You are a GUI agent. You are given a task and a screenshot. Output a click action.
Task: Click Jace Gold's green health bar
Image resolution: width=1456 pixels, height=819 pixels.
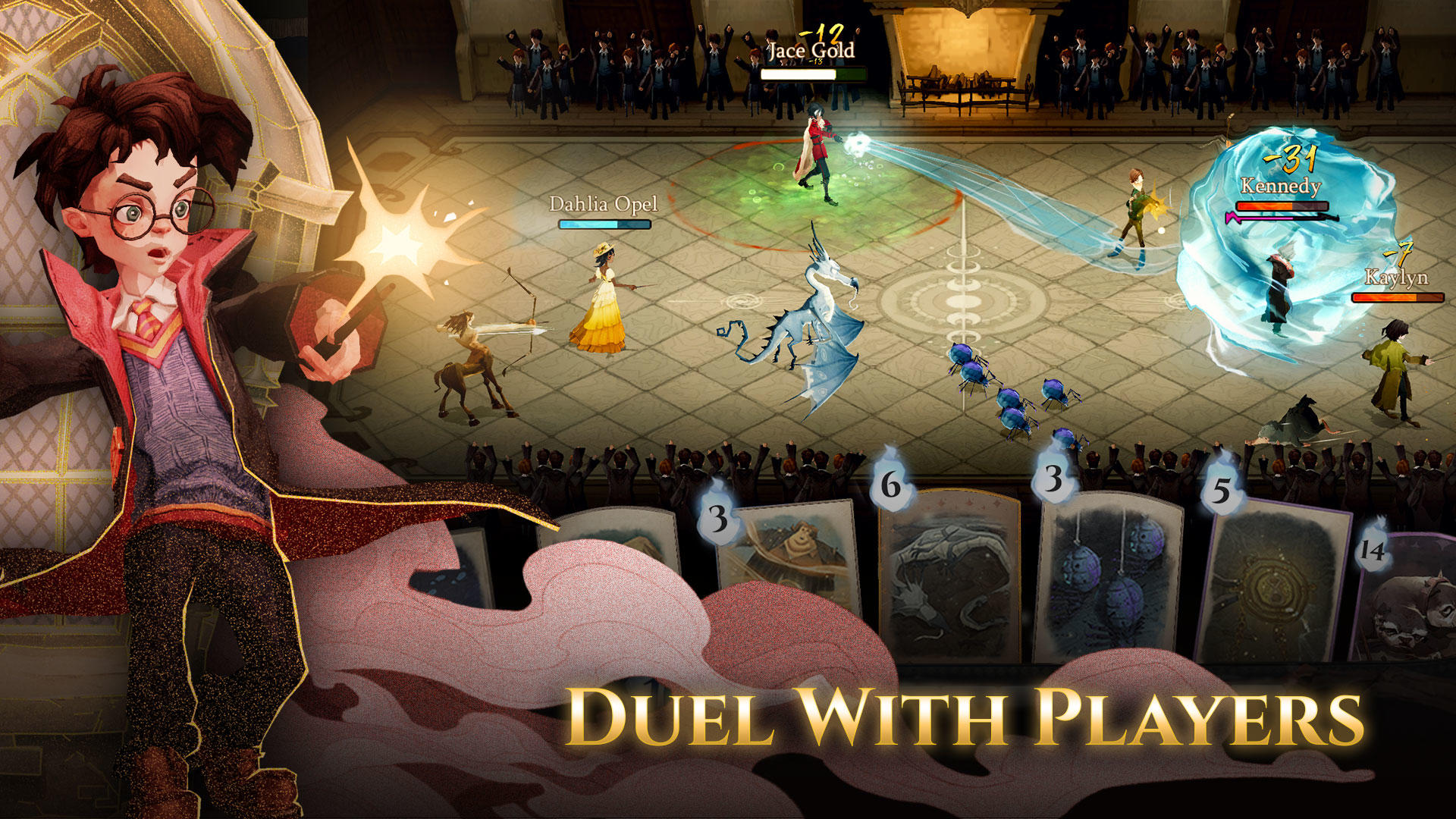(815, 76)
